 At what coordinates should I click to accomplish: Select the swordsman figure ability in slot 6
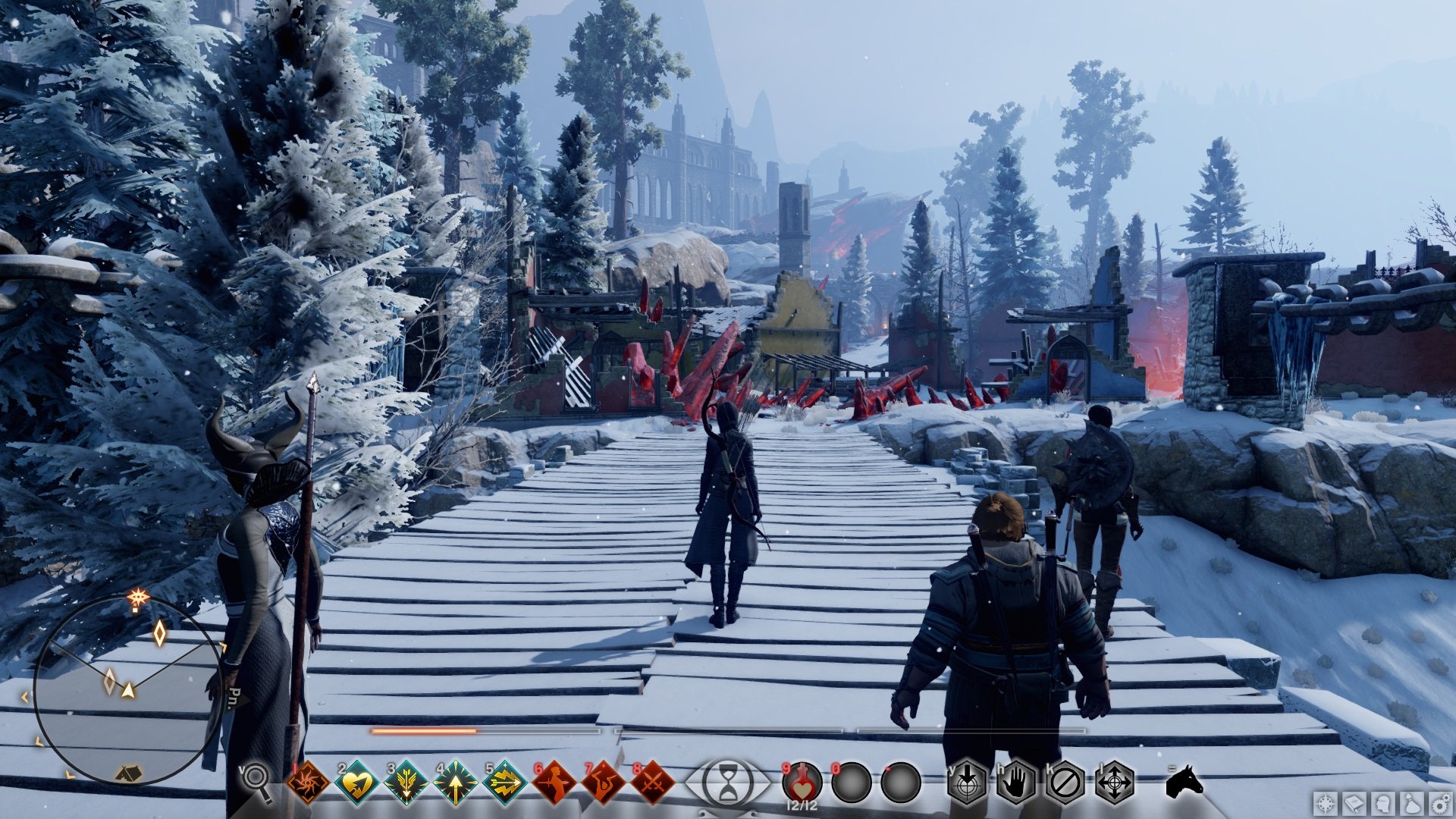pos(554,783)
